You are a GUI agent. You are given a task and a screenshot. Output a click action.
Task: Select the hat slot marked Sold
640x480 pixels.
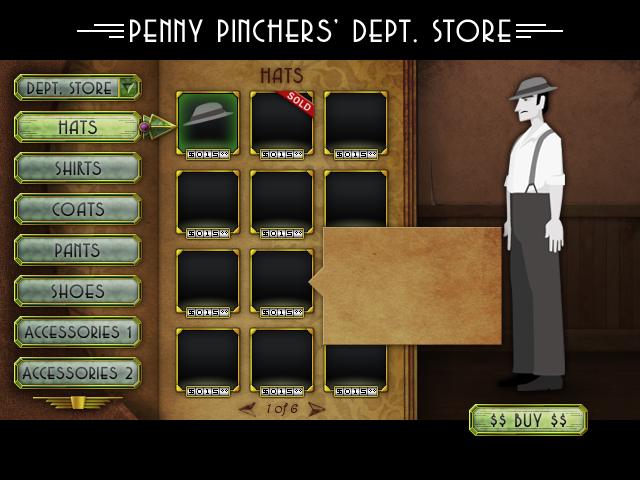(x=282, y=122)
